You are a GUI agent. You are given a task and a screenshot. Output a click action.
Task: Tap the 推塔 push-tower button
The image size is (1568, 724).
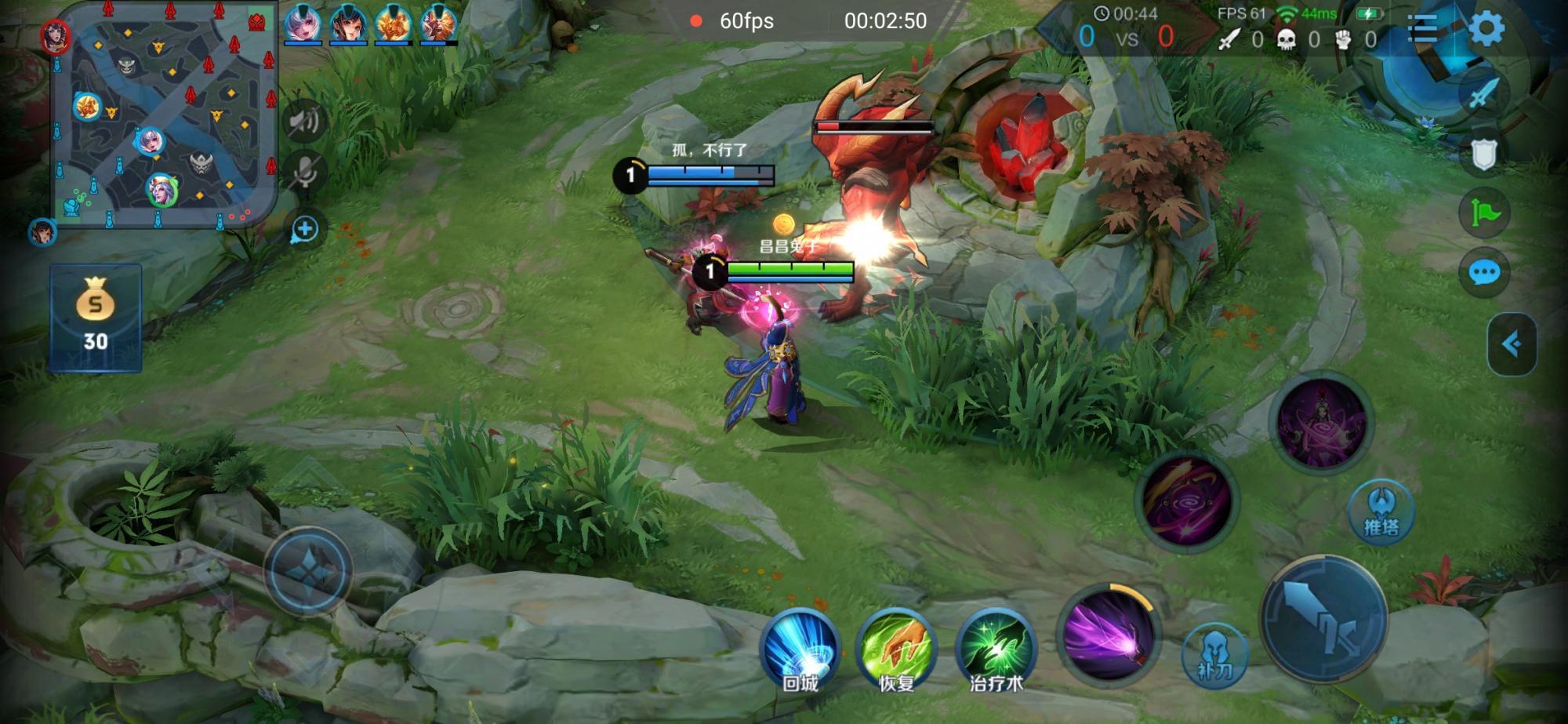click(1381, 510)
